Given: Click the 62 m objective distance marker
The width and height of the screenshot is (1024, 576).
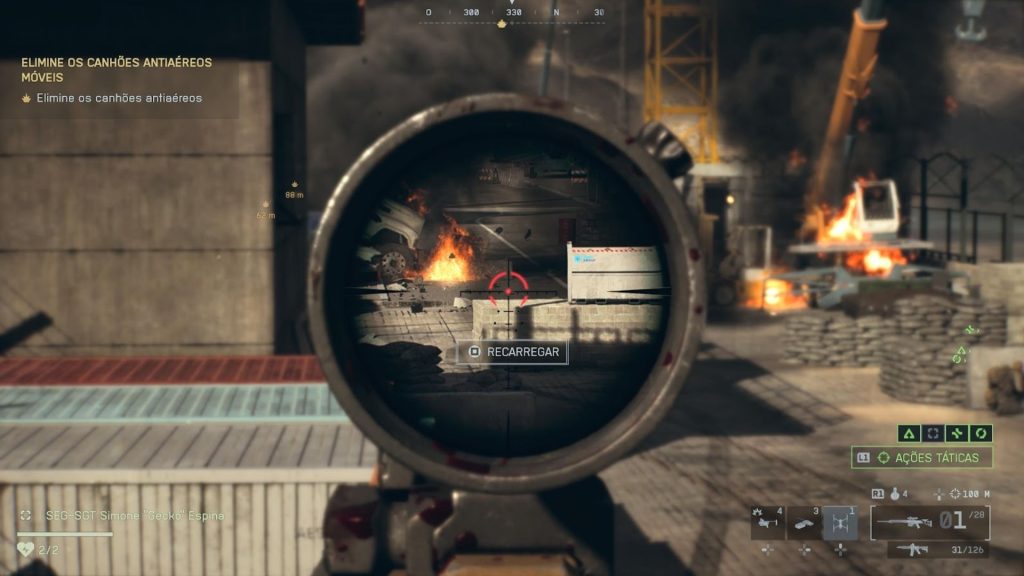Looking at the screenshot, I should click(266, 210).
